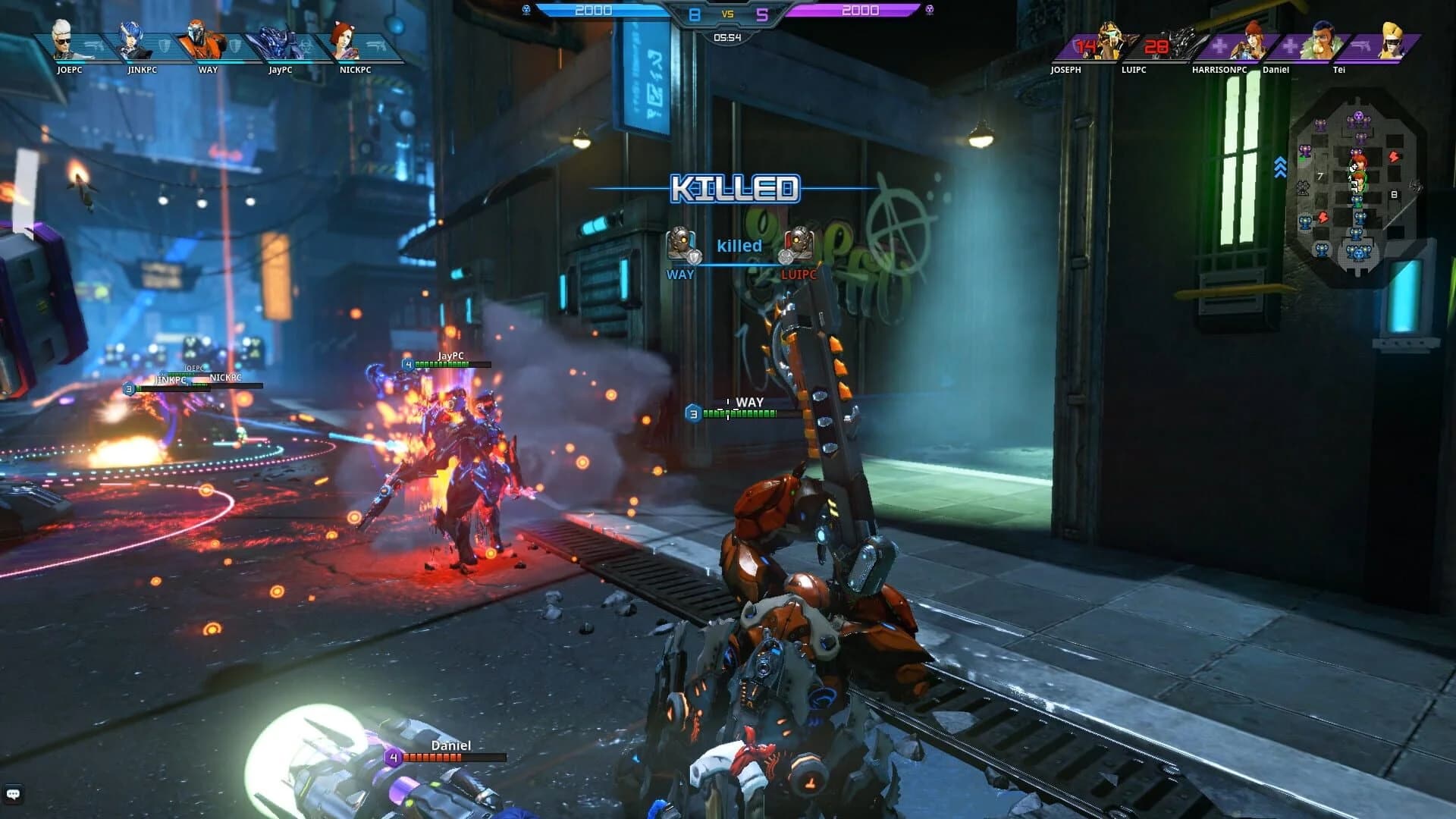Click the purple plus icon on HARRISONPC's slot
Viewport: 1456px width, 819px height.
(x=1219, y=45)
